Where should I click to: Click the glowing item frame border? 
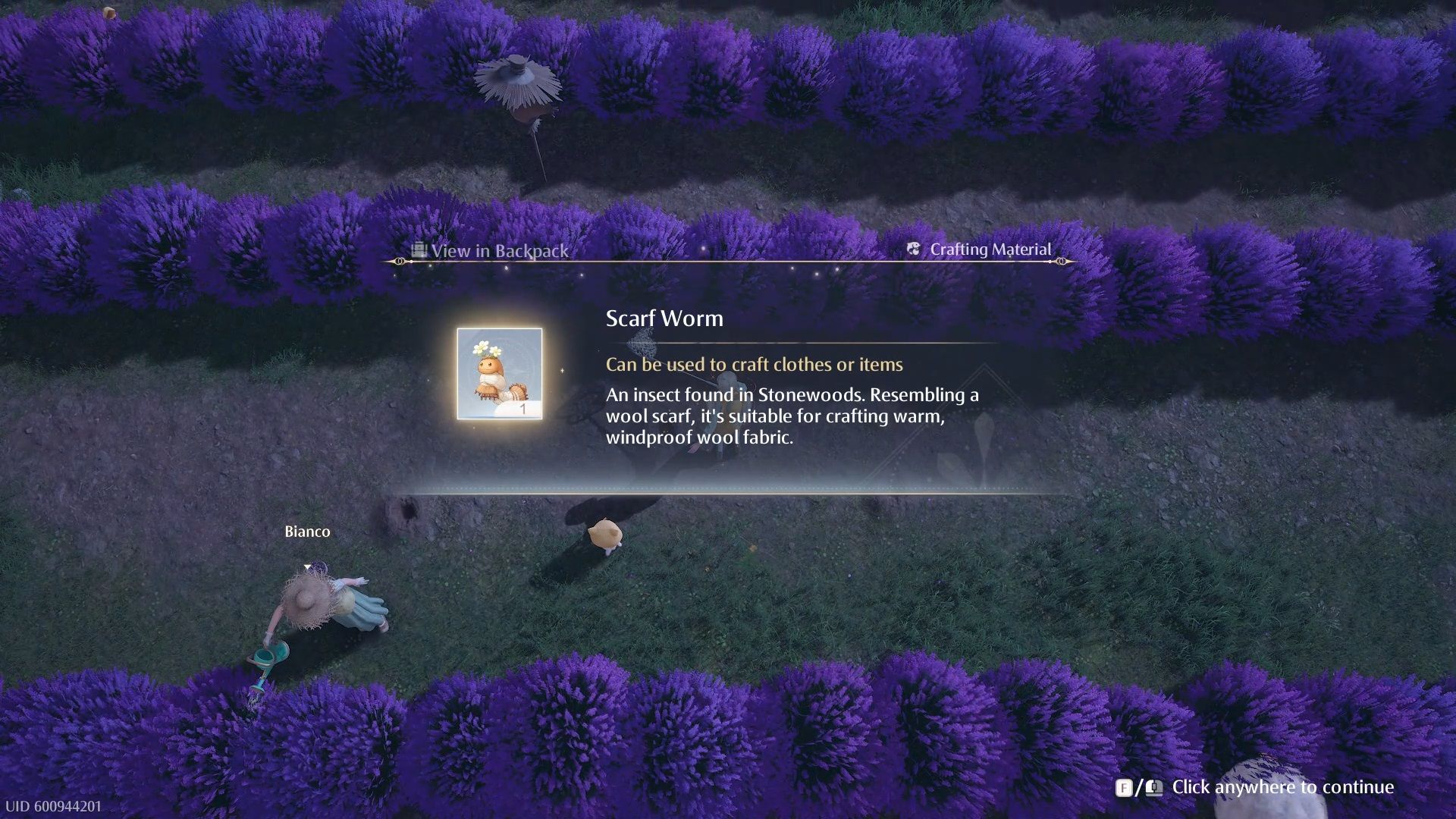pyautogui.click(x=500, y=330)
